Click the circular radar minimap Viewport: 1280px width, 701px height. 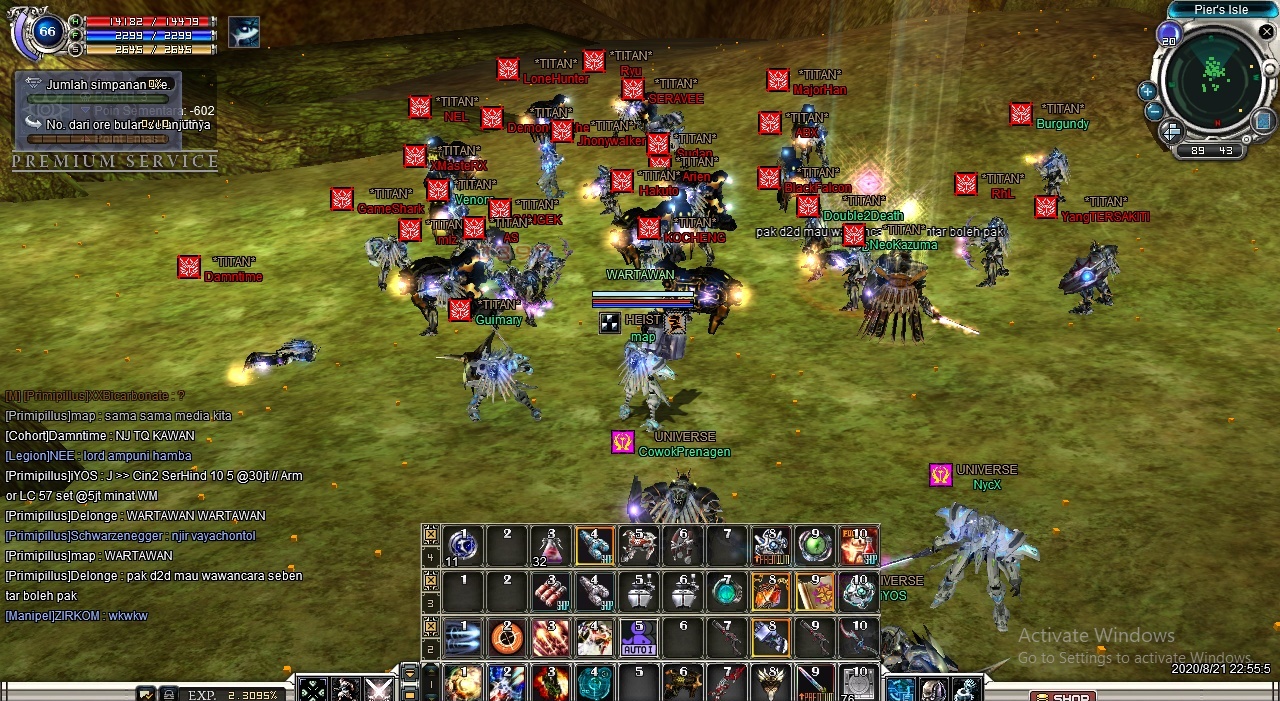tap(1214, 78)
